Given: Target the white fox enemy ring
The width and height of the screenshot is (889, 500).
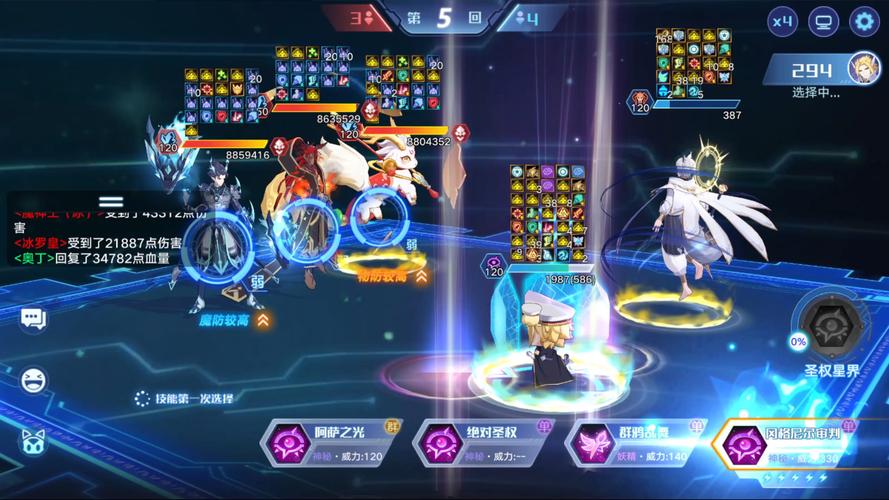Looking at the screenshot, I should [378, 218].
